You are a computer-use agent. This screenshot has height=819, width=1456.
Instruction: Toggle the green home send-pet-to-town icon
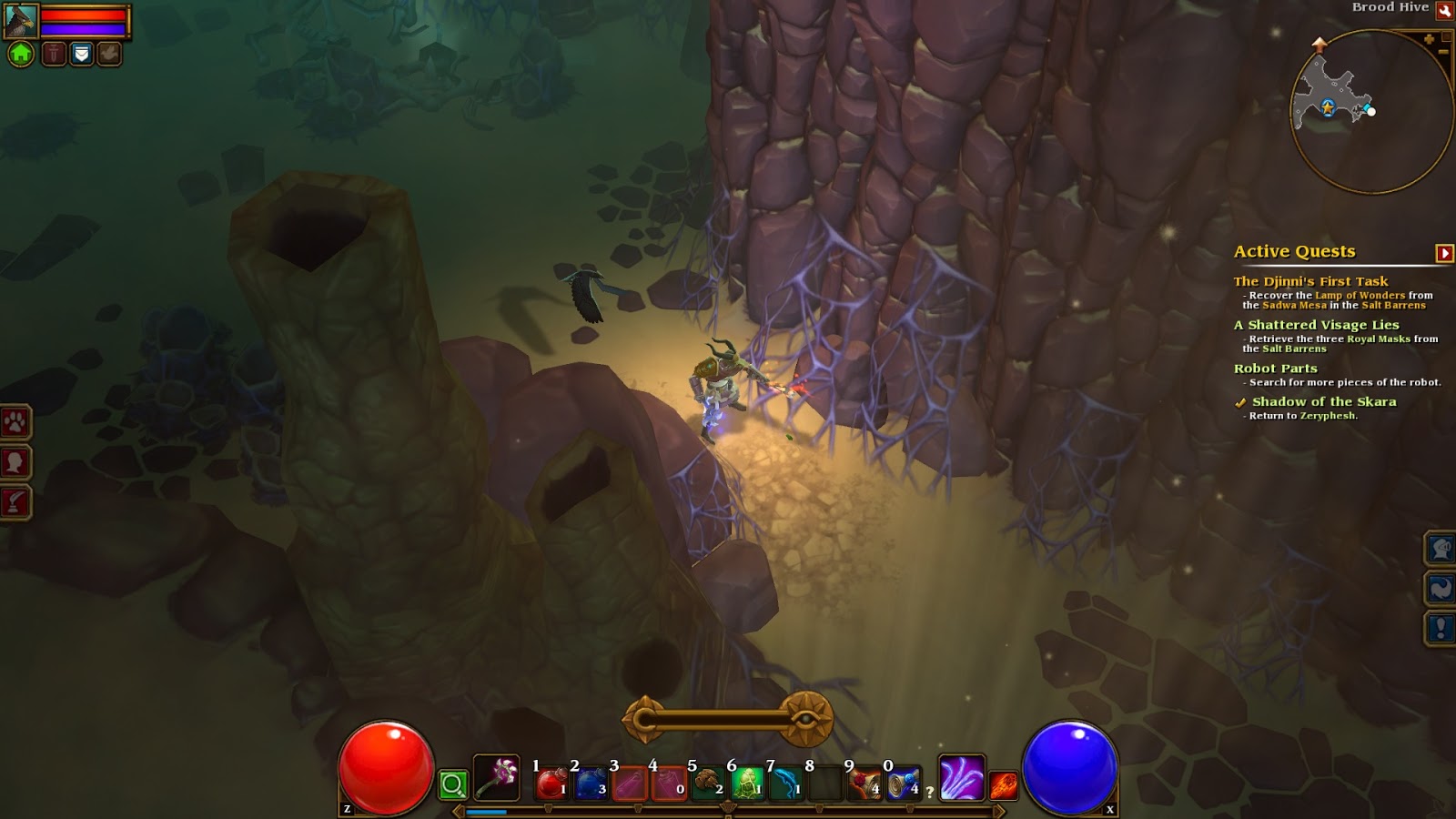[x=22, y=55]
